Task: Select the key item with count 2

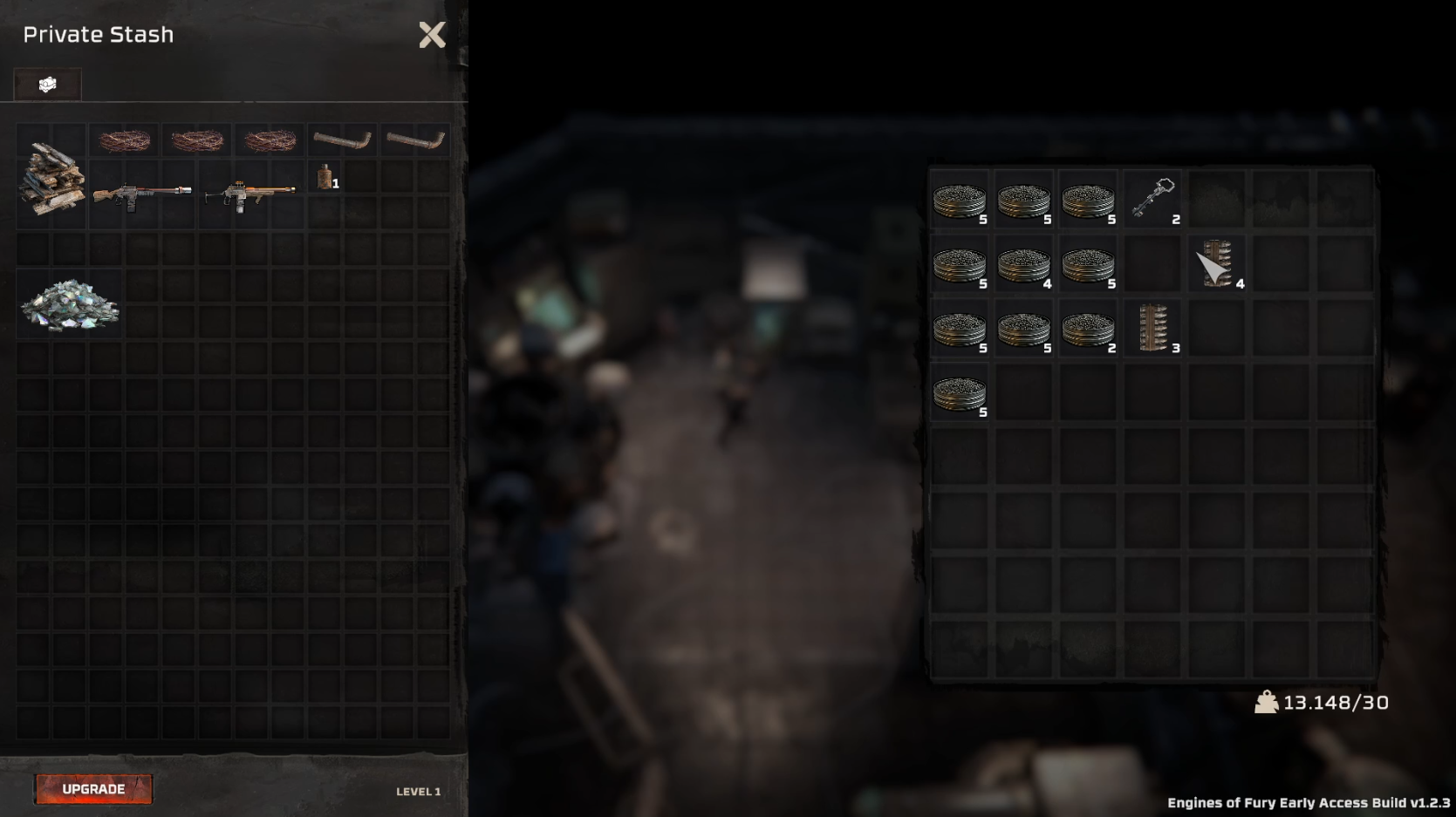Action: (1153, 199)
